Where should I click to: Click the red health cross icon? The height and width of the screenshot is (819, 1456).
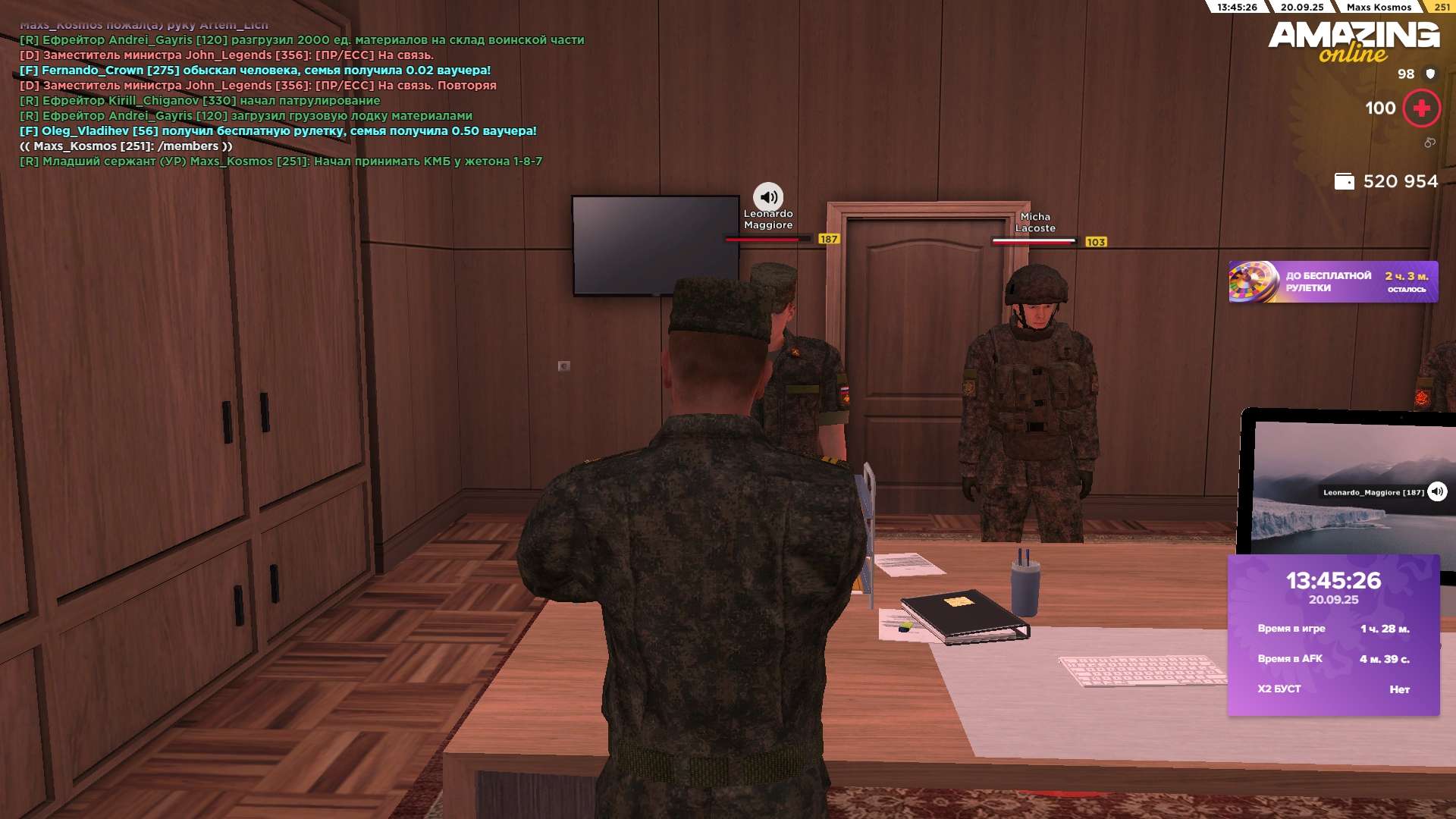click(x=1421, y=108)
